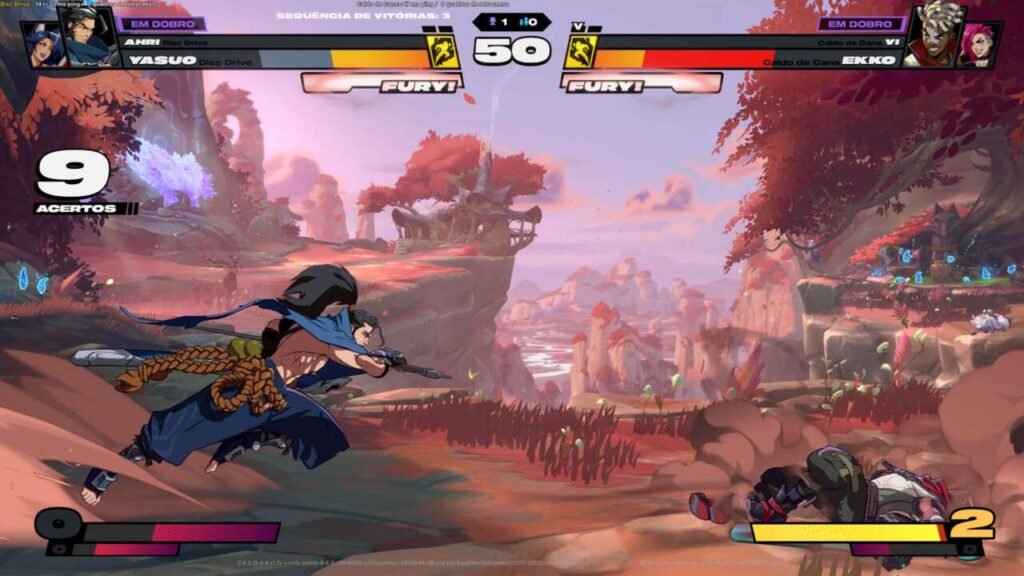Click Ekko's character portrait
Image resolution: width=1024 pixels, height=576 pixels.
(928, 40)
